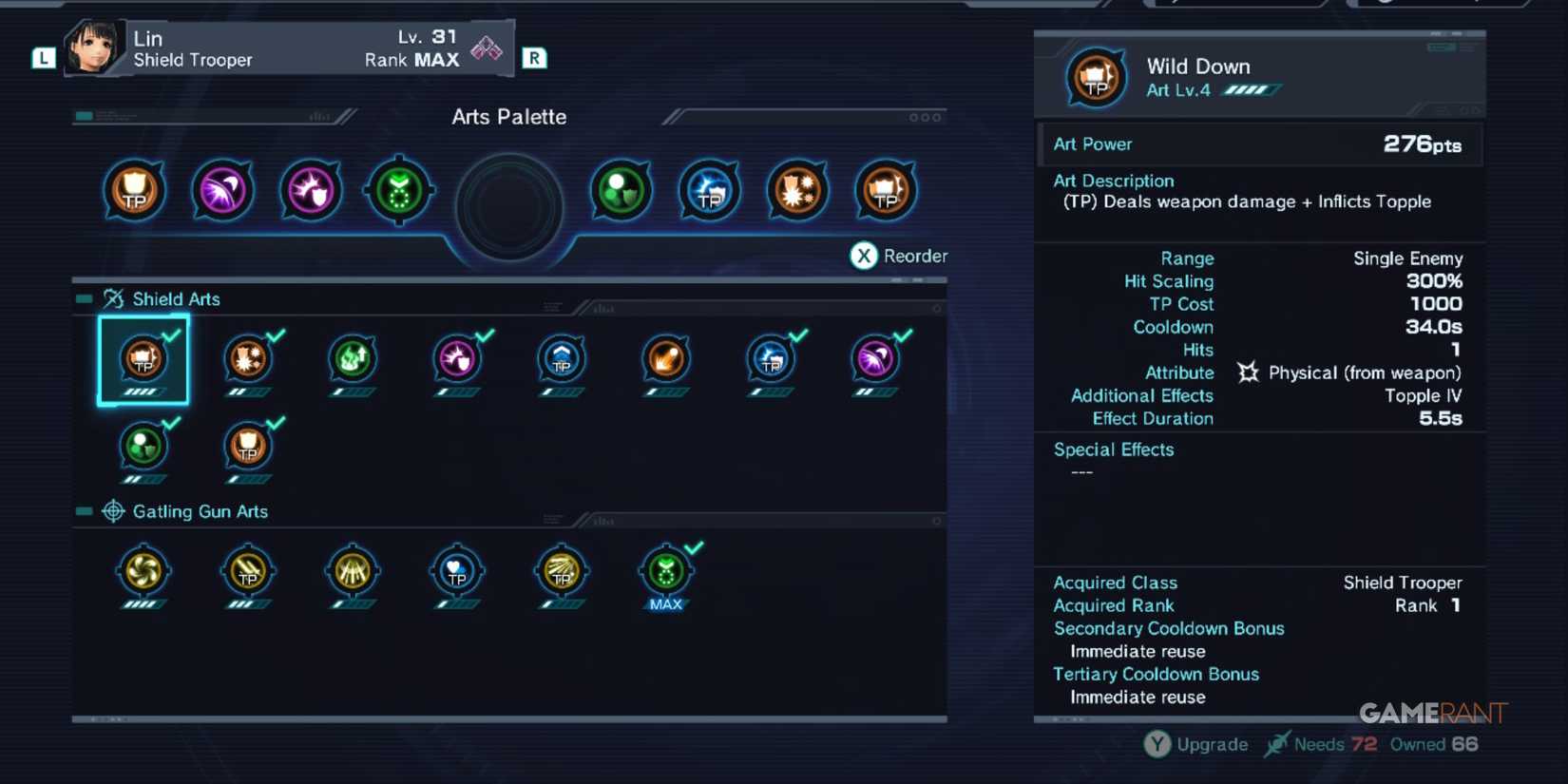
Task: Select the Wild Down shield art icon
Action: pyautogui.click(x=143, y=358)
